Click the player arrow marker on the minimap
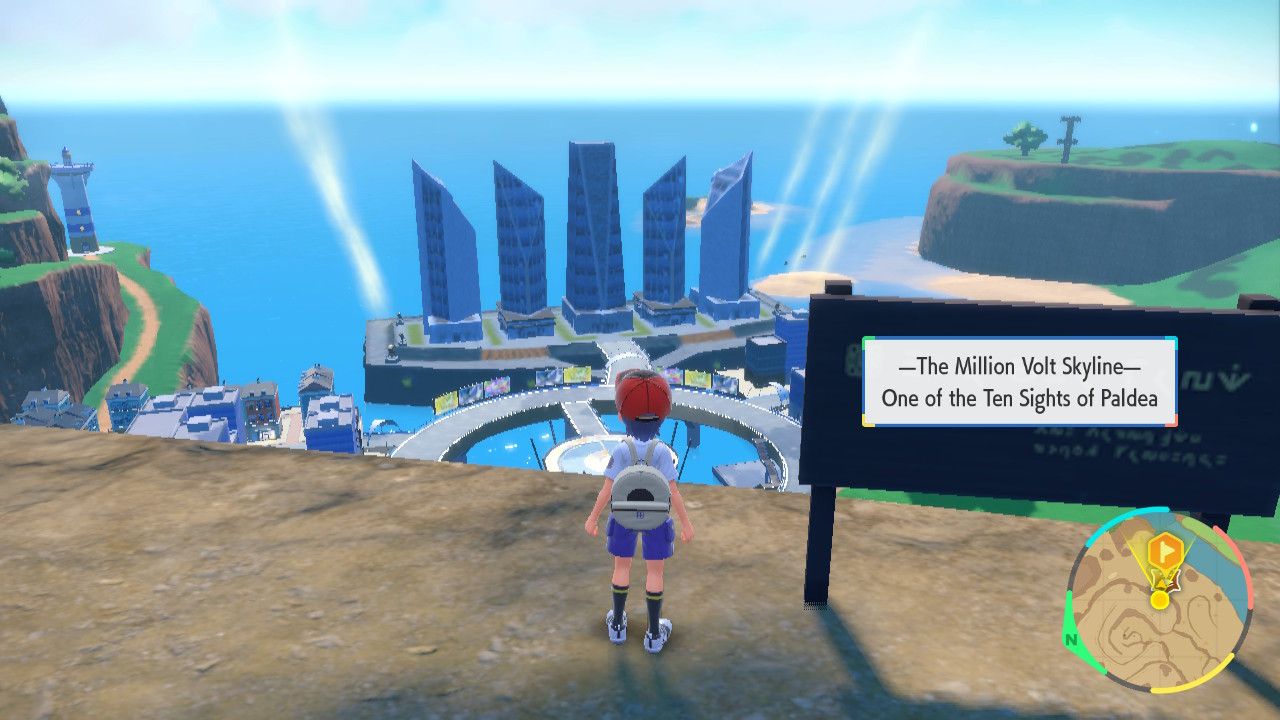 1163,582
